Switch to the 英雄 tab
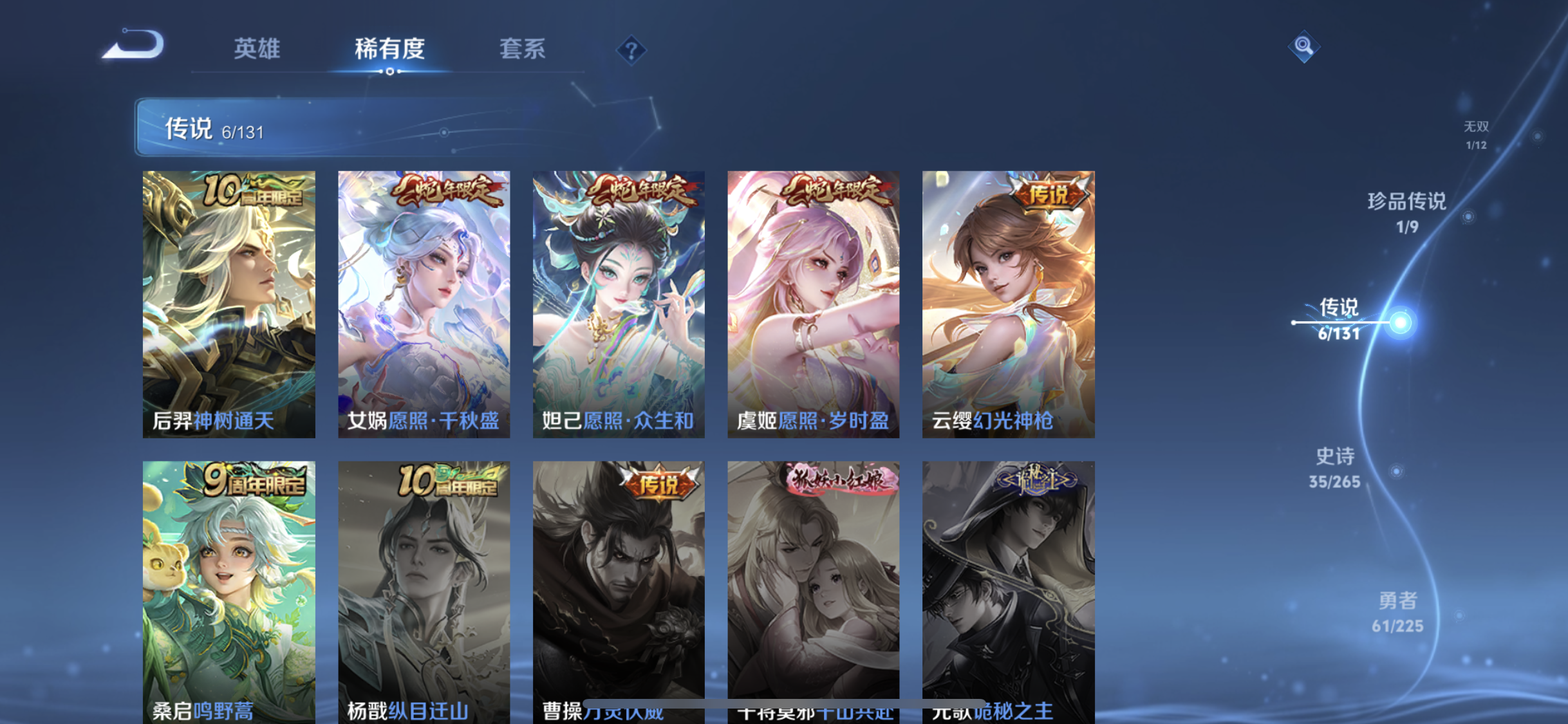Image resolution: width=1568 pixels, height=724 pixels. click(257, 50)
